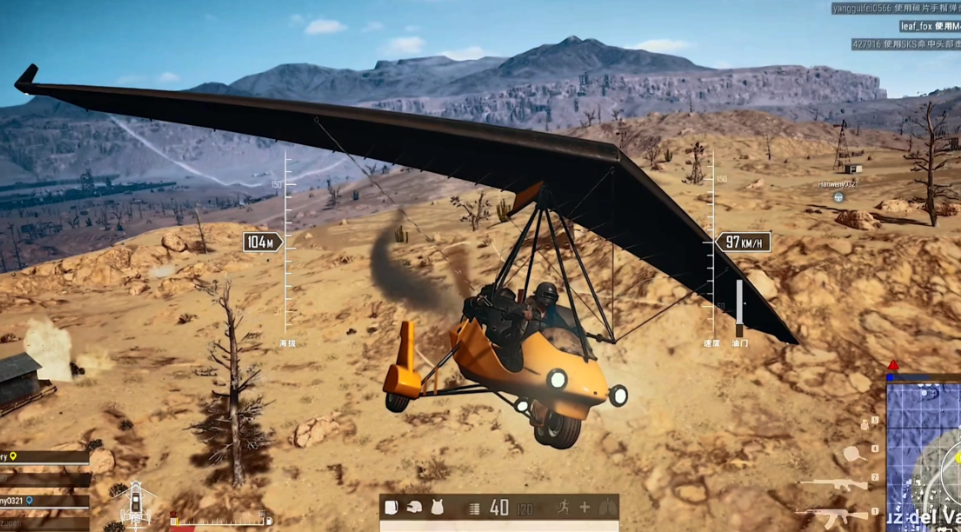Click the leaf_fox kill feed entry
The width and height of the screenshot is (961, 532).
(x=929, y=26)
